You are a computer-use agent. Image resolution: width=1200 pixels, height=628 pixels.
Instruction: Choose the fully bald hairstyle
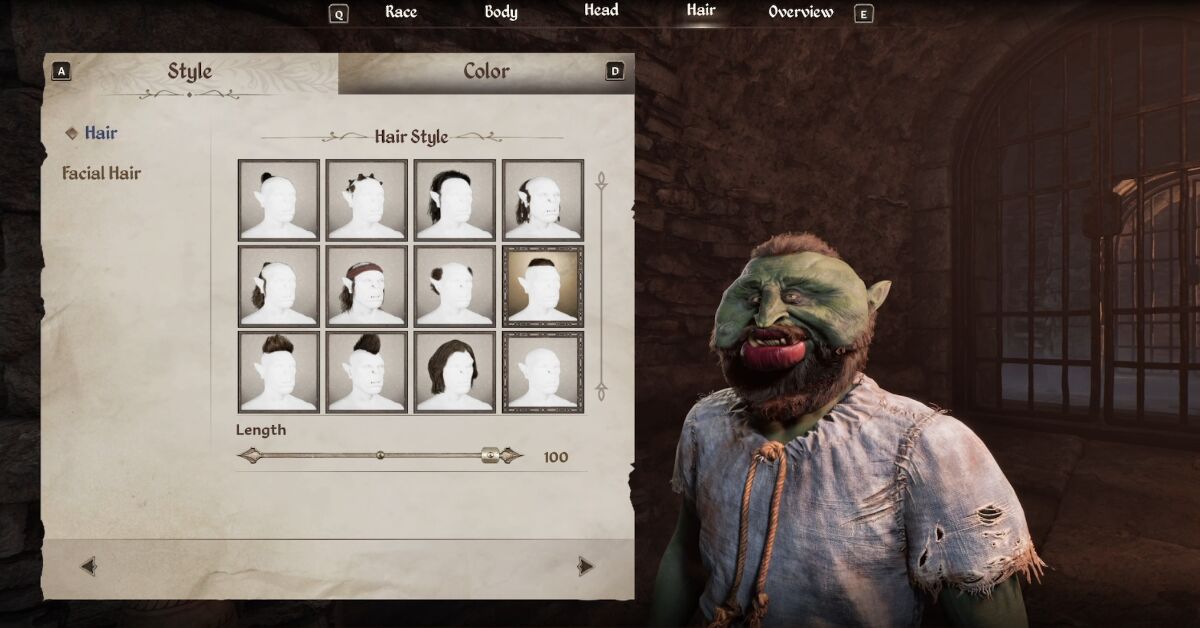tap(543, 372)
